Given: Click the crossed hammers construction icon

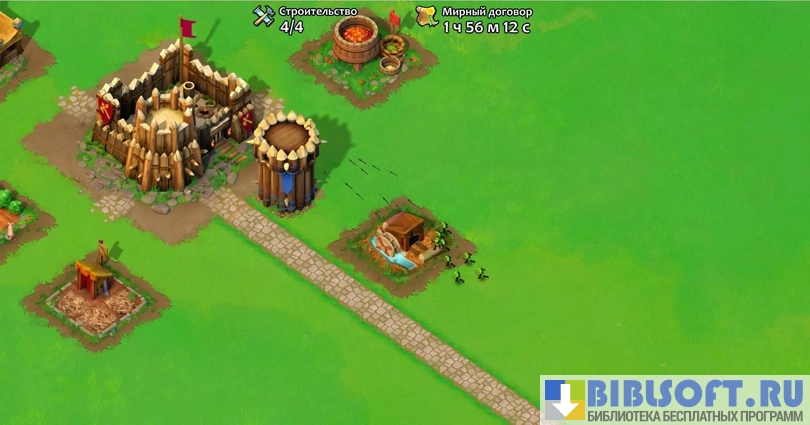Looking at the screenshot, I should 264,17.
